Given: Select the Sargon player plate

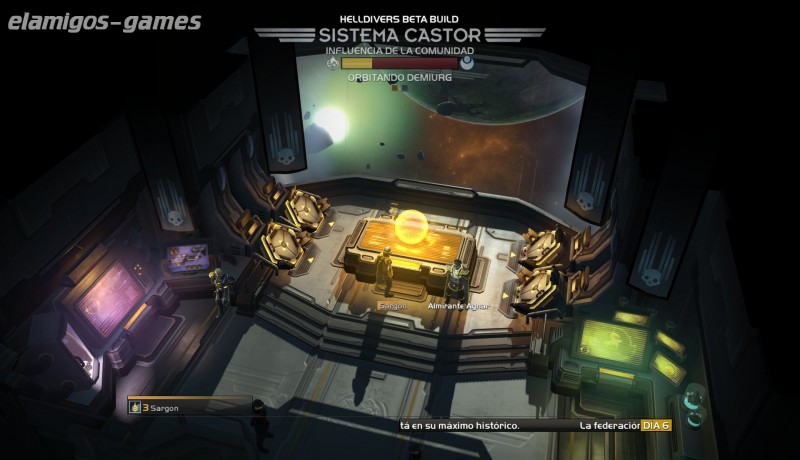Looking at the screenshot, I should tap(186, 407).
